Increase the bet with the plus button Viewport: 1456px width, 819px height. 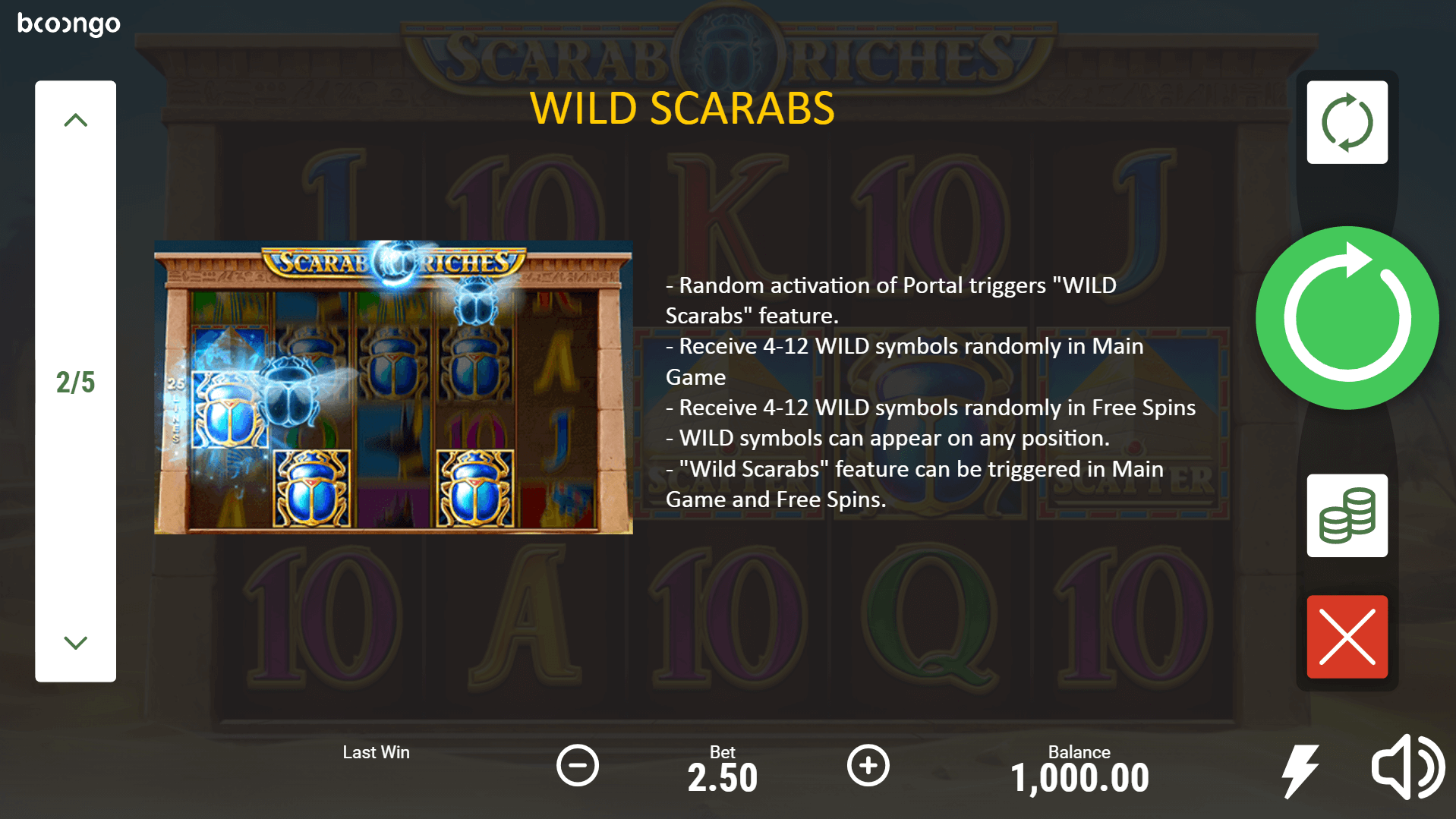coord(868,765)
